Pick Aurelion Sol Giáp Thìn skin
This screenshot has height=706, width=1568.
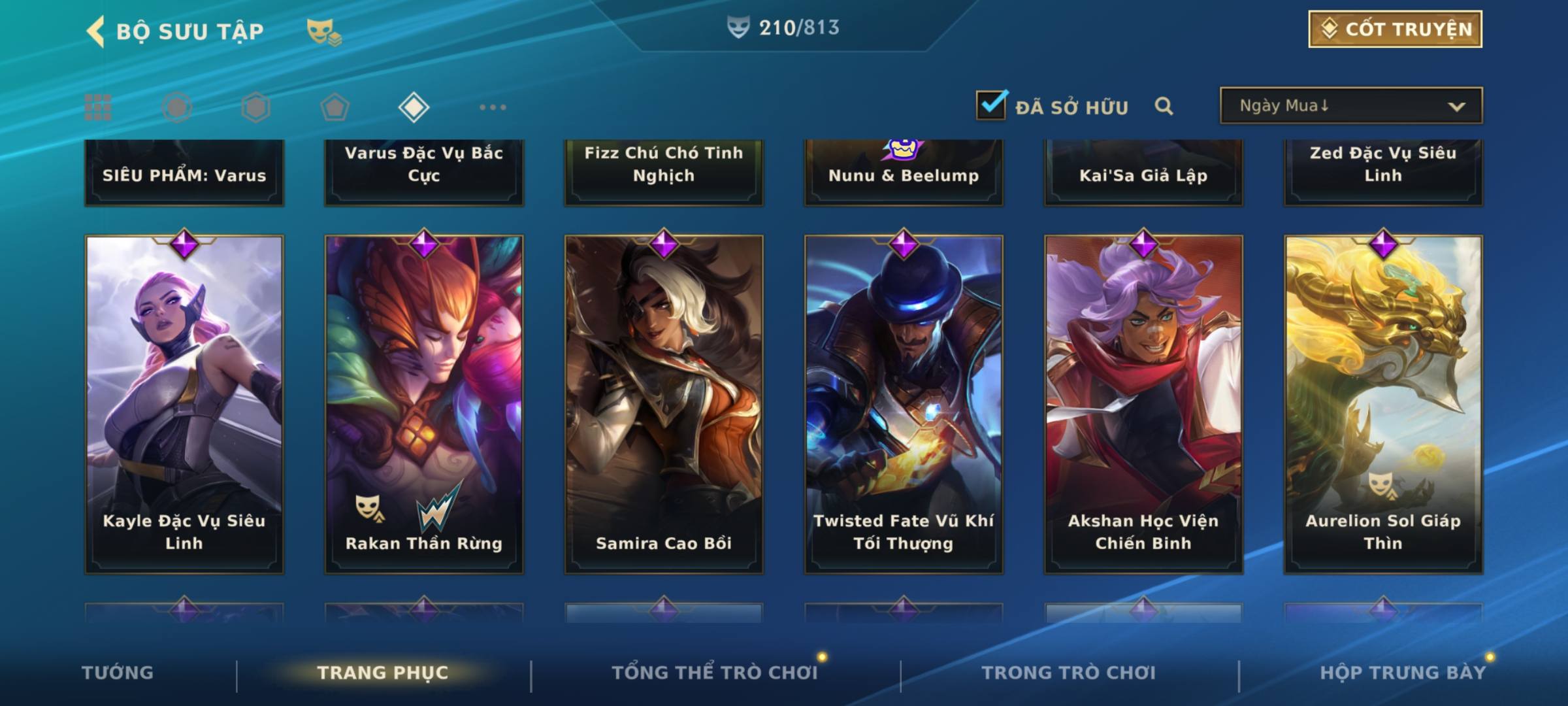(x=1383, y=404)
